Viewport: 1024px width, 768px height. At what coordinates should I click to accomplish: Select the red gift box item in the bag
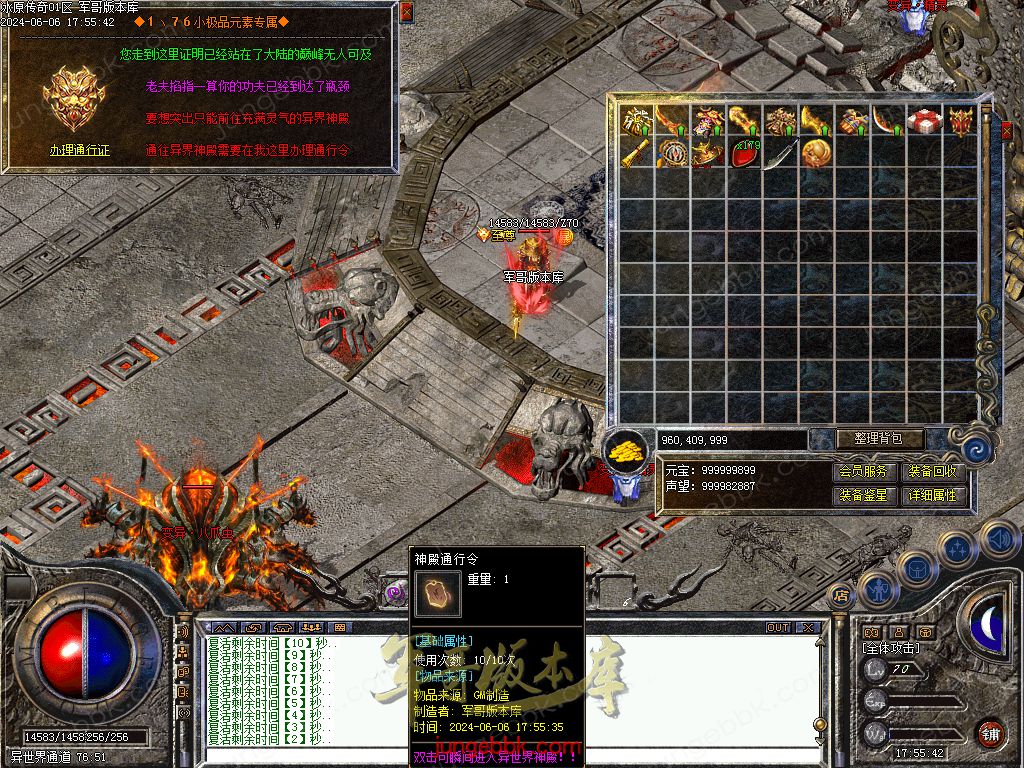click(923, 122)
